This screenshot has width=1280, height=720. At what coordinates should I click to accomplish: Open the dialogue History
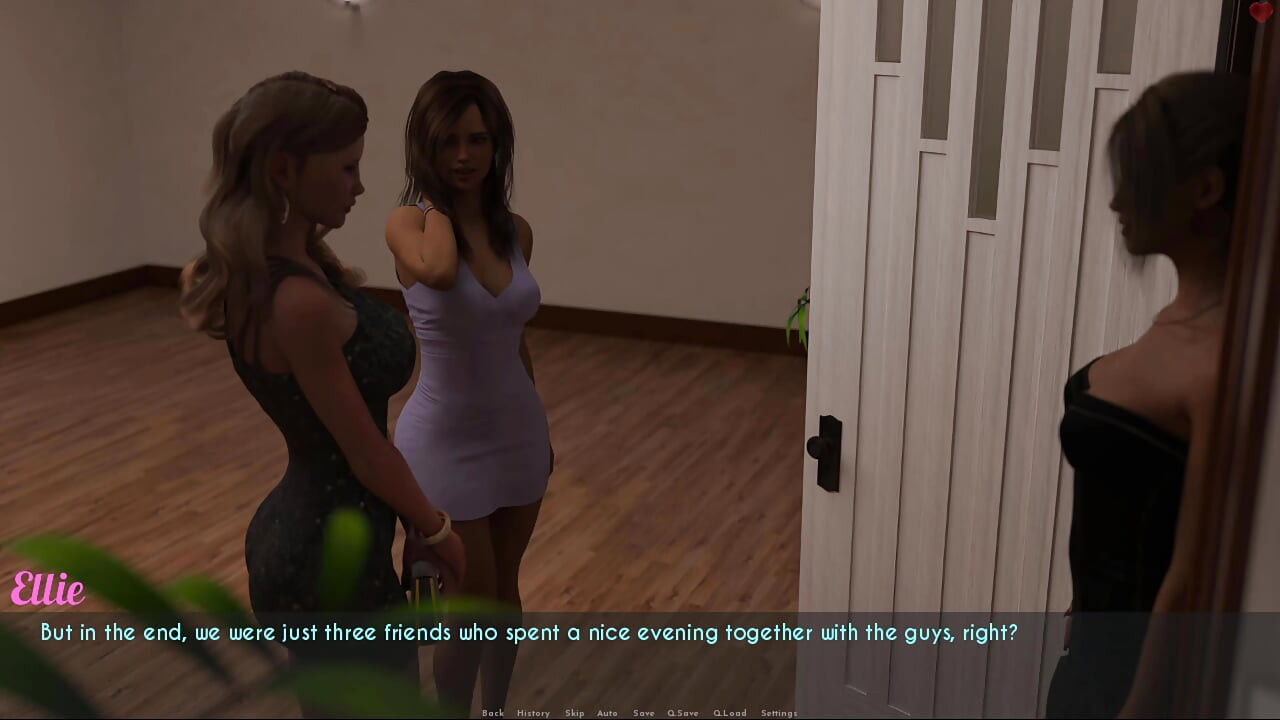point(533,713)
